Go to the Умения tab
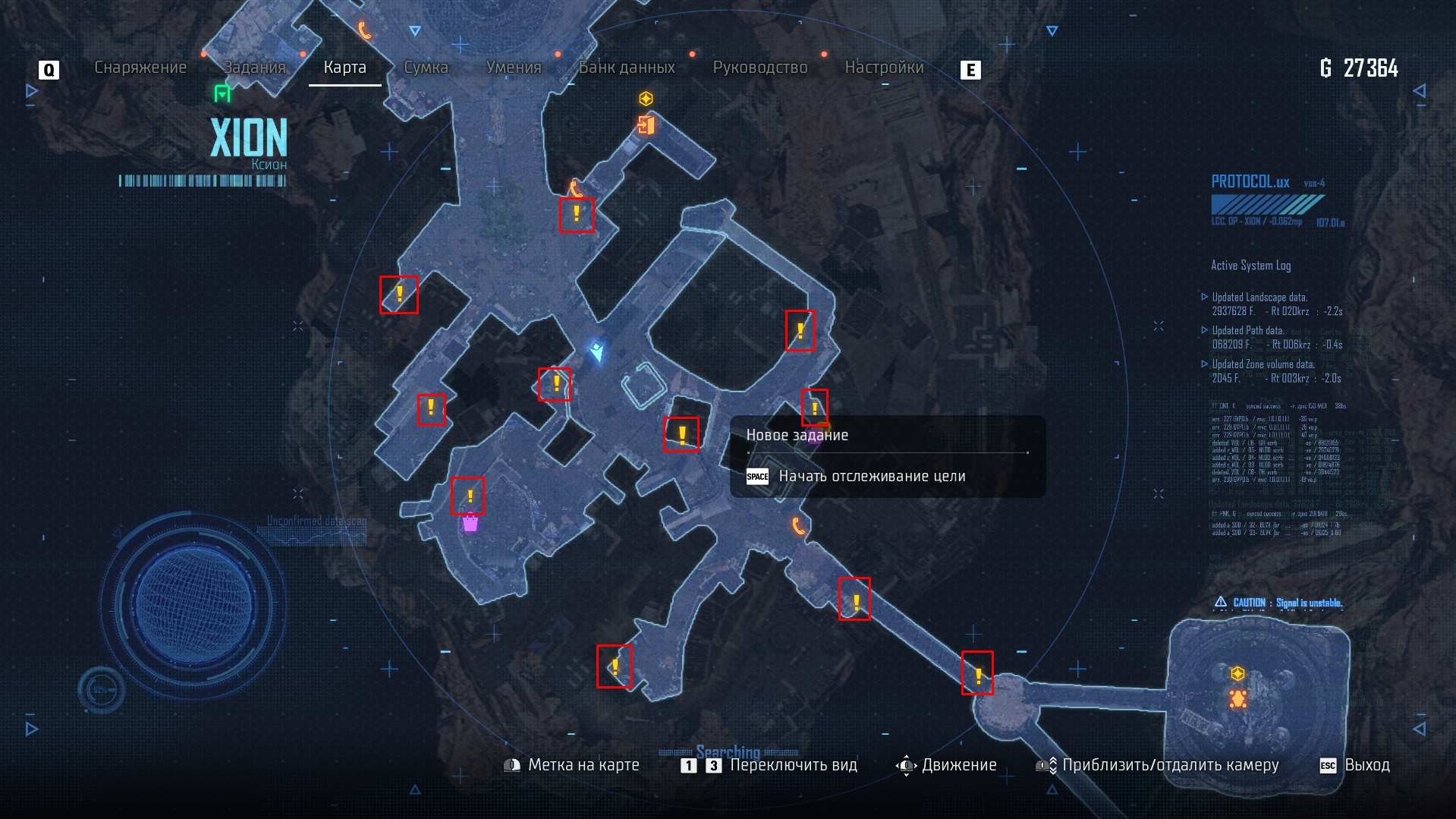The height and width of the screenshot is (819, 1456). coord(514,68)
